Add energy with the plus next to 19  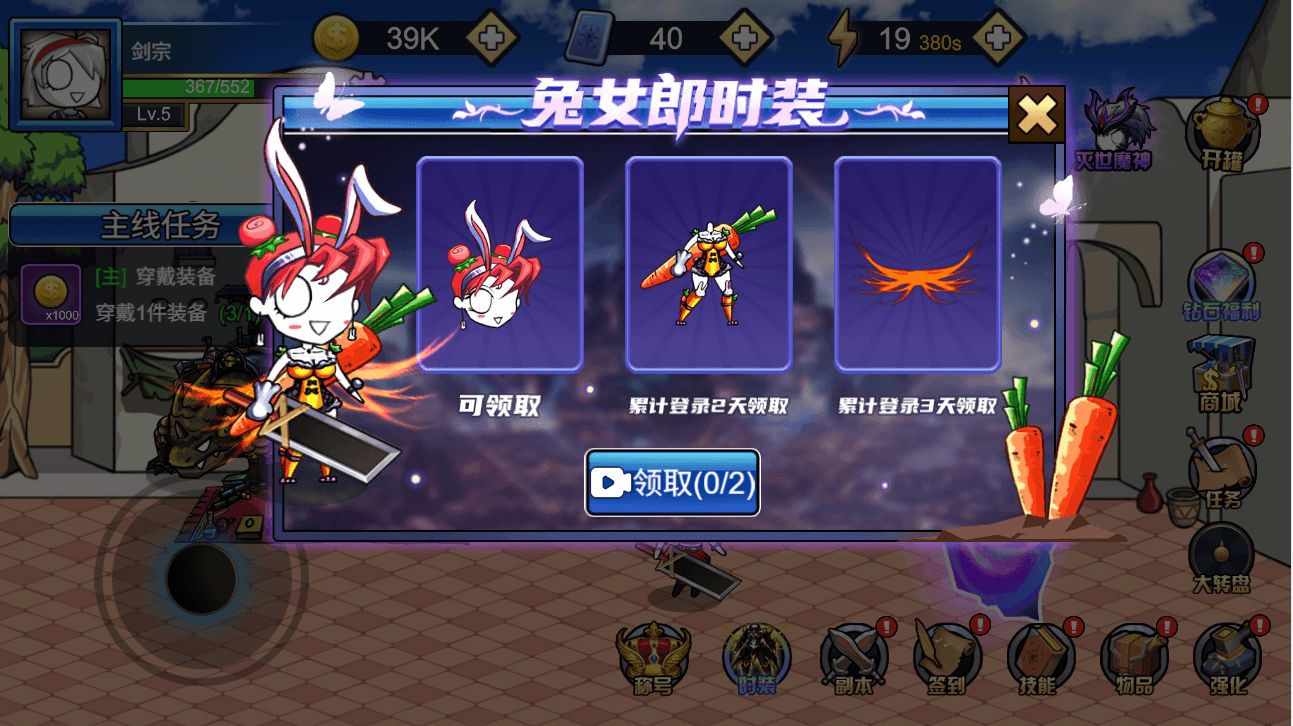pos(998,36)
